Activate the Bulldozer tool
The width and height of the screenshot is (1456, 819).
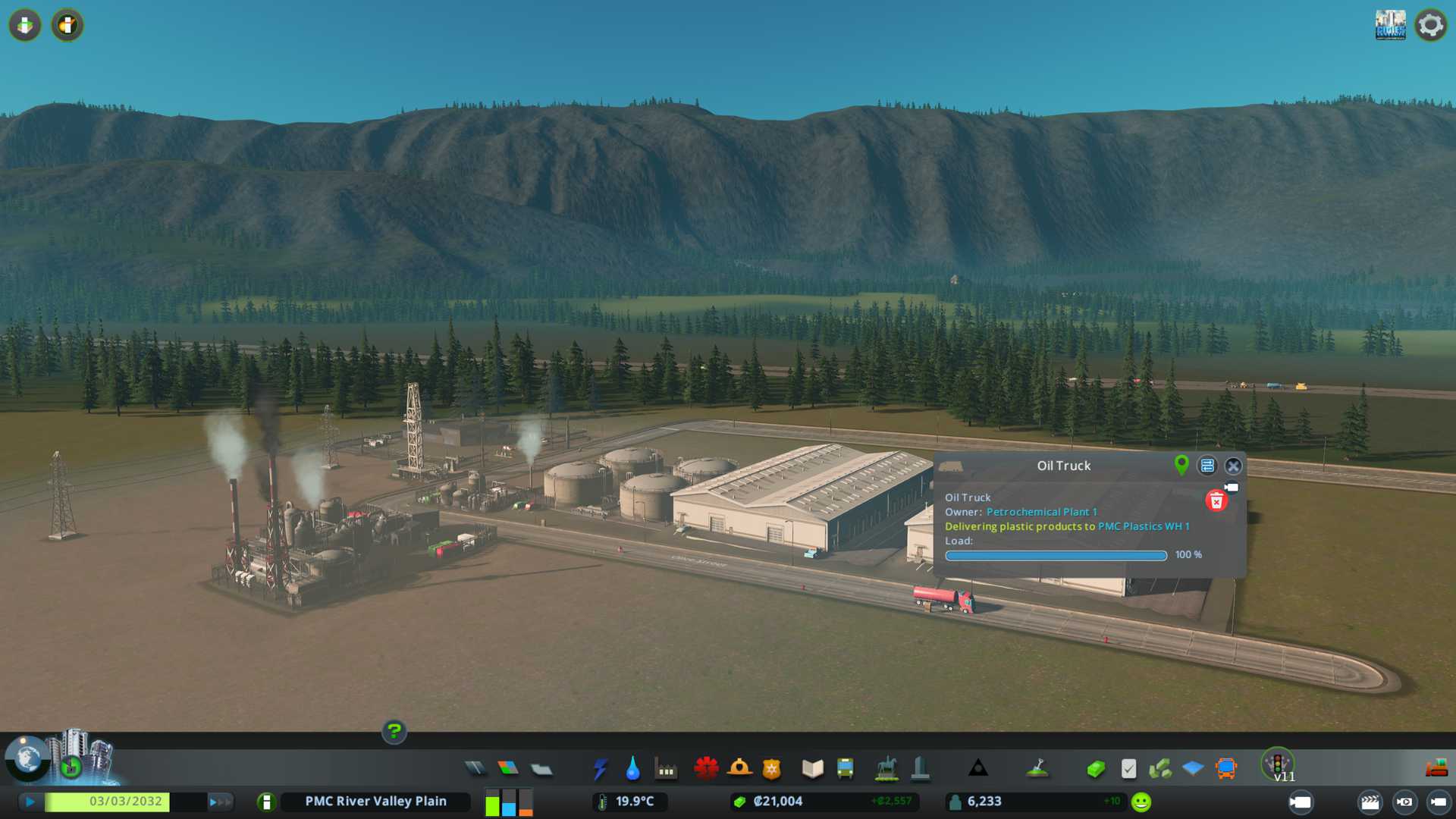(x=1436, y=769)
